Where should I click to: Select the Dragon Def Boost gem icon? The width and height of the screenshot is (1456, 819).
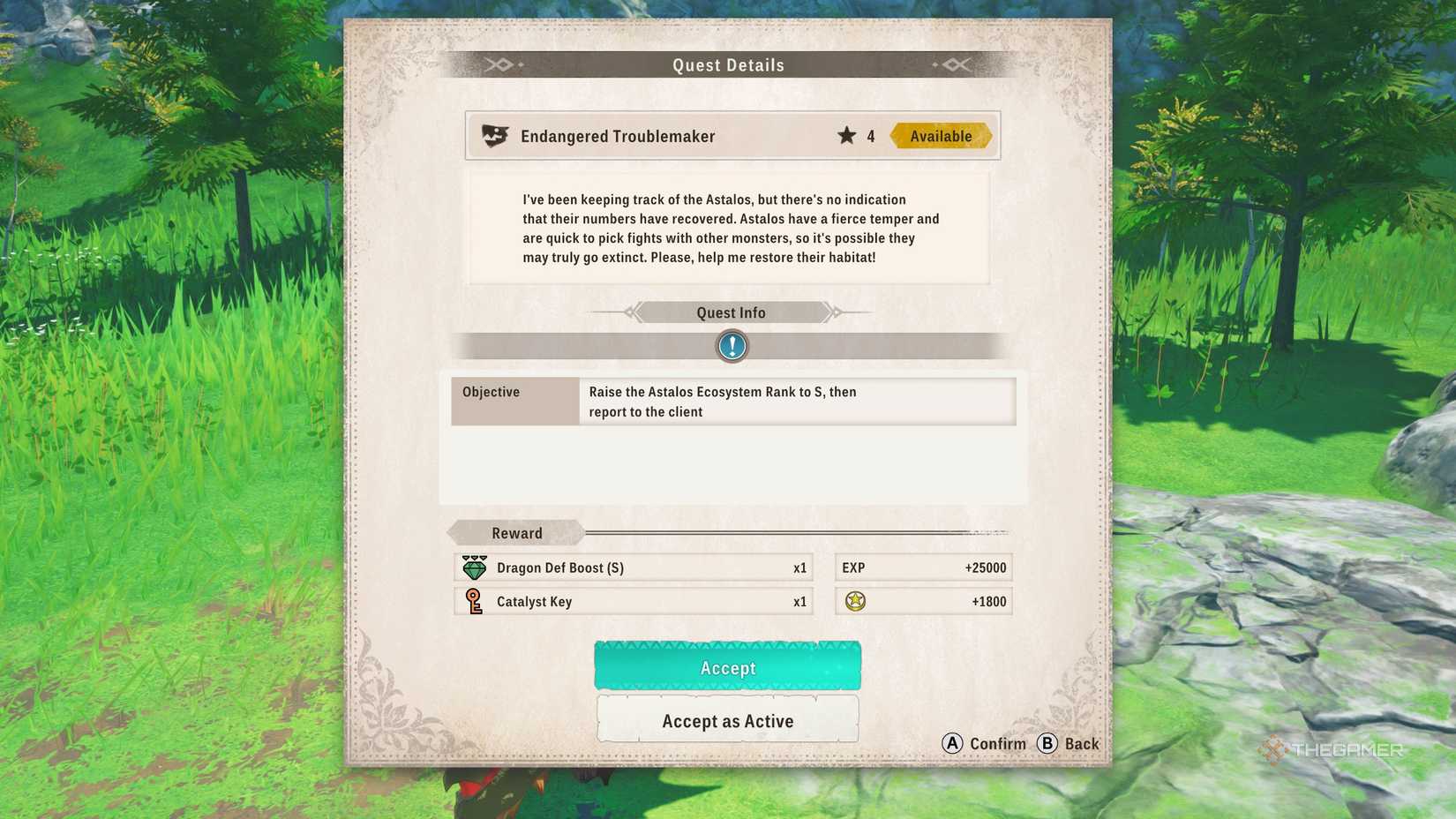tap(474, 567)
